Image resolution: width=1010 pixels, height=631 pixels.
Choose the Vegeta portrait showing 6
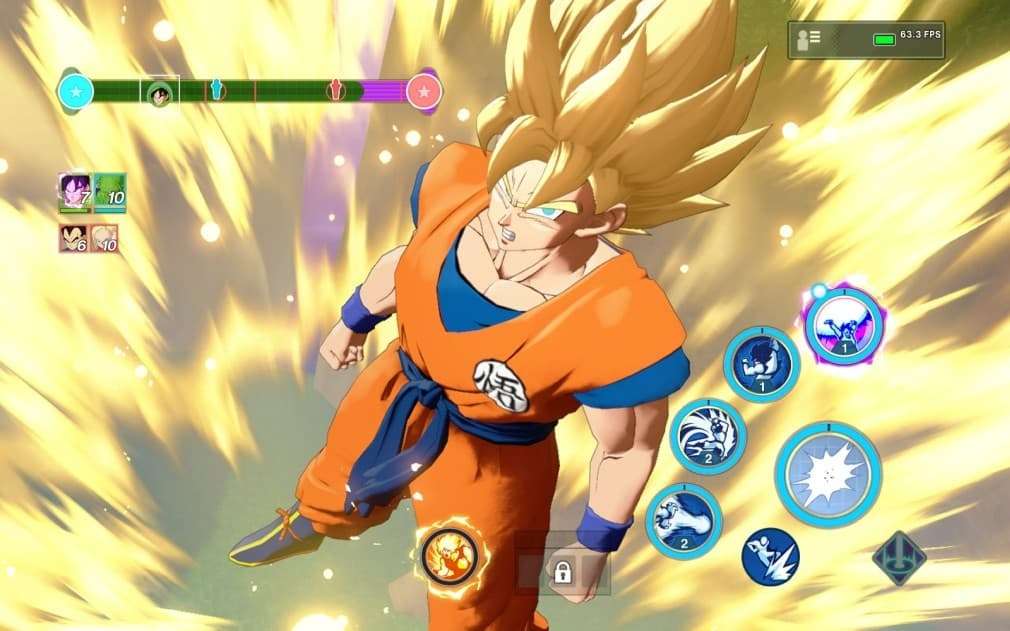(73, 238)
